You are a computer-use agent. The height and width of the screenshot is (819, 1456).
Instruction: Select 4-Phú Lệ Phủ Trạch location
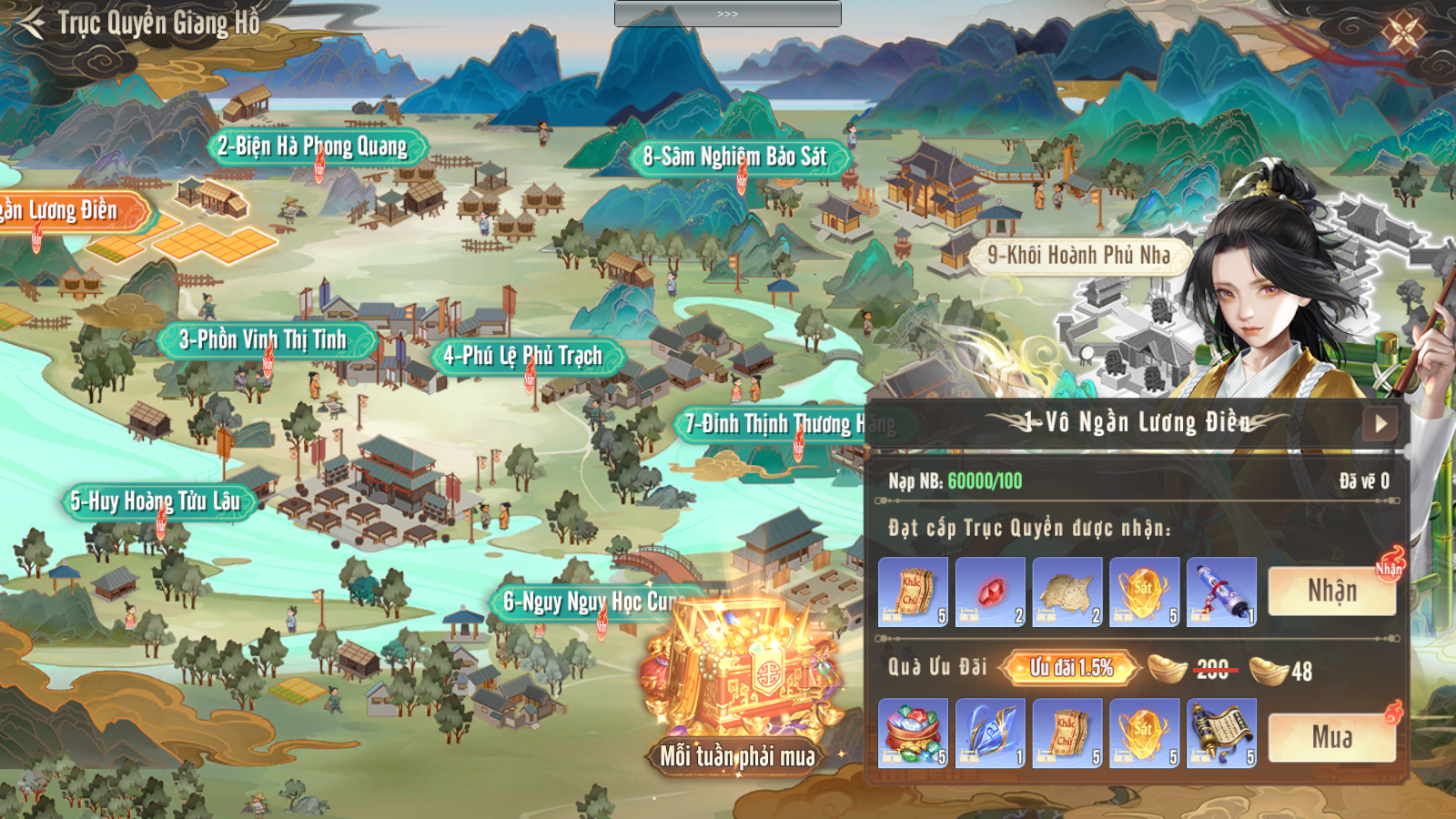tap(522, 356)
